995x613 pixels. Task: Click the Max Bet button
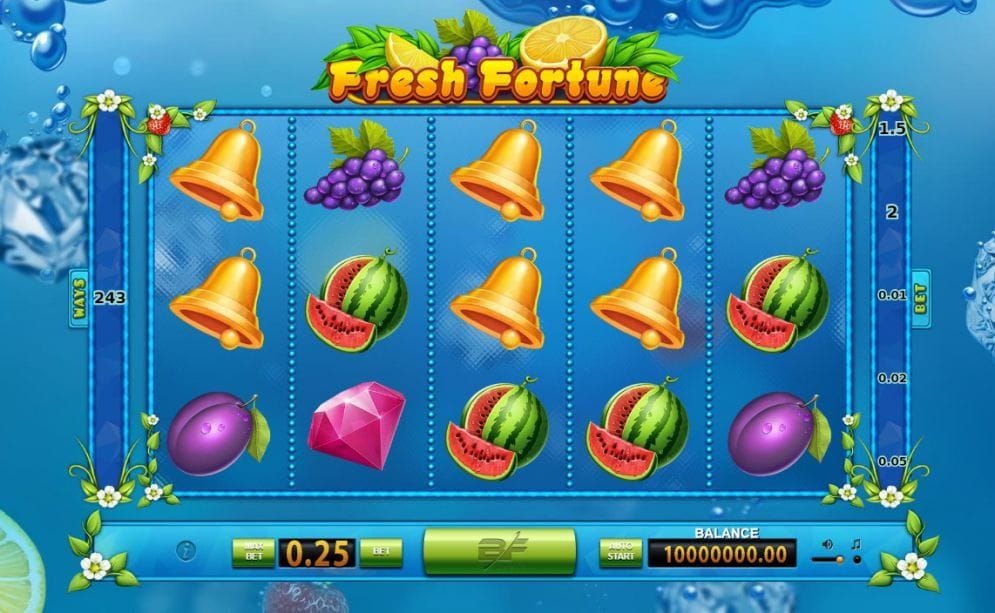pyautogui.click(x=253, y=552)
